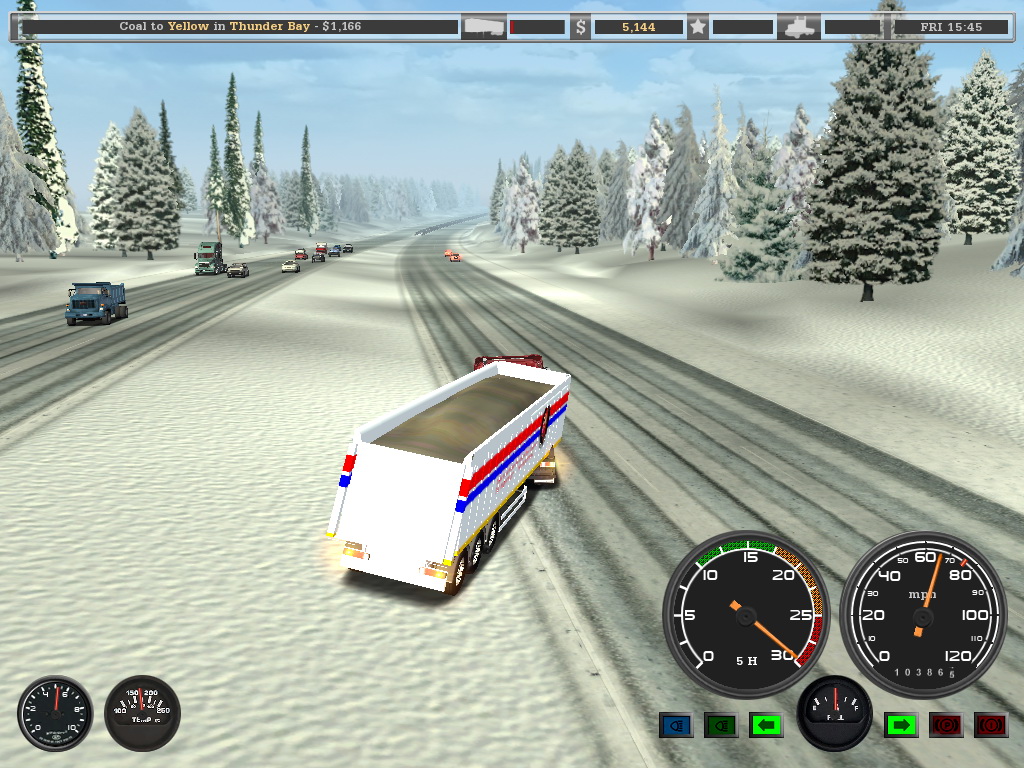The image size is (1024, 768).
Task: Toggle the red brake warning indicator
Action: (x=990, y=725)
